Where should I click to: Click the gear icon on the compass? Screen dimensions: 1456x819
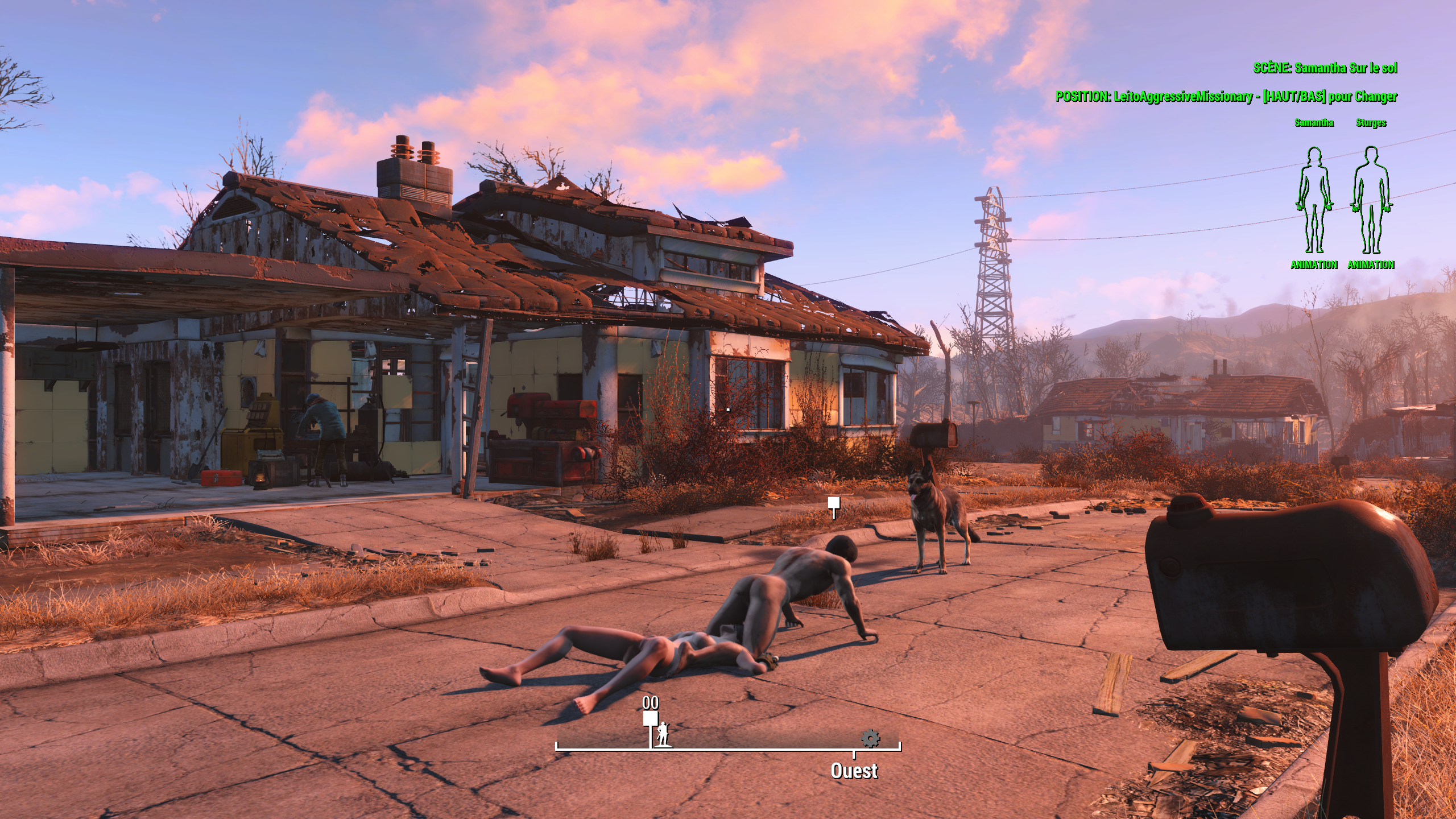coord(870,739)
